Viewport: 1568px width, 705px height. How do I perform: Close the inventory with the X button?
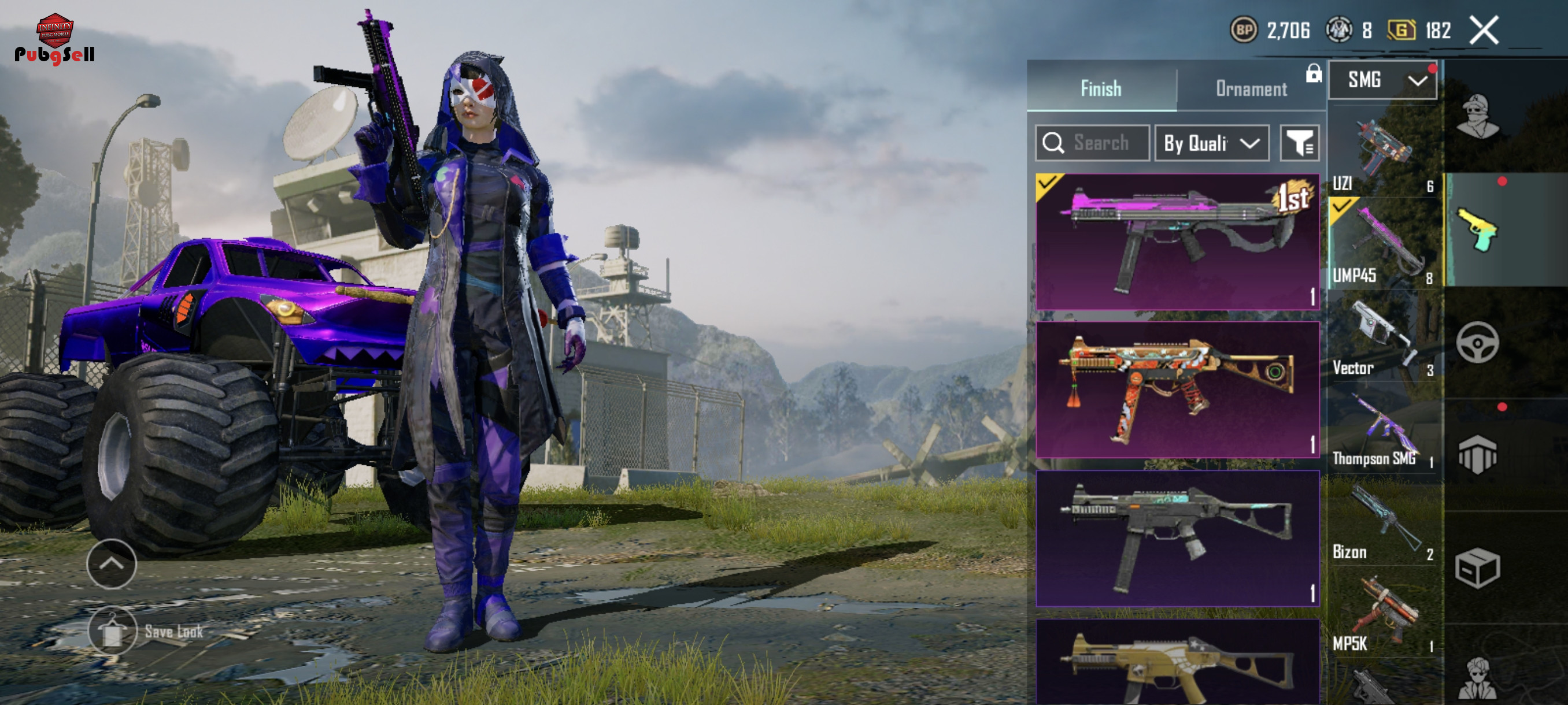[1484, 31]
